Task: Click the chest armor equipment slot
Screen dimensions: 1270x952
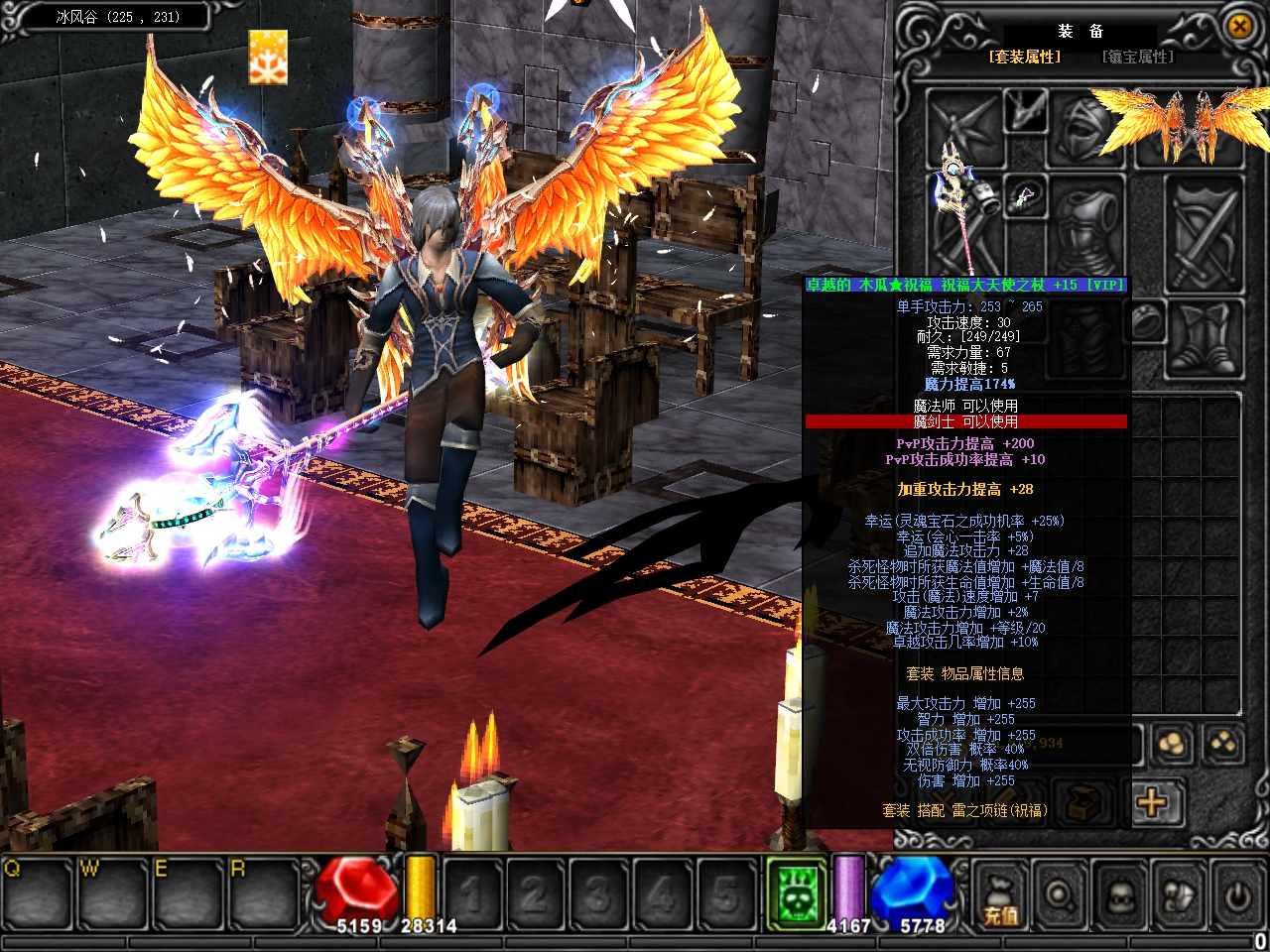Action: click(1088, 226)
